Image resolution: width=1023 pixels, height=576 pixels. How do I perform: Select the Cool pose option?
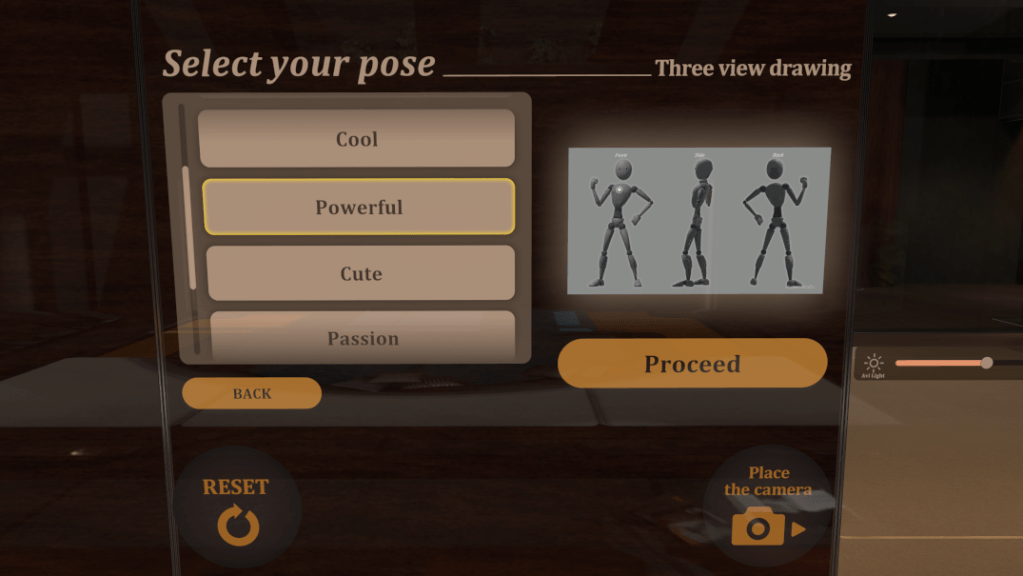(x=357, y=139)
